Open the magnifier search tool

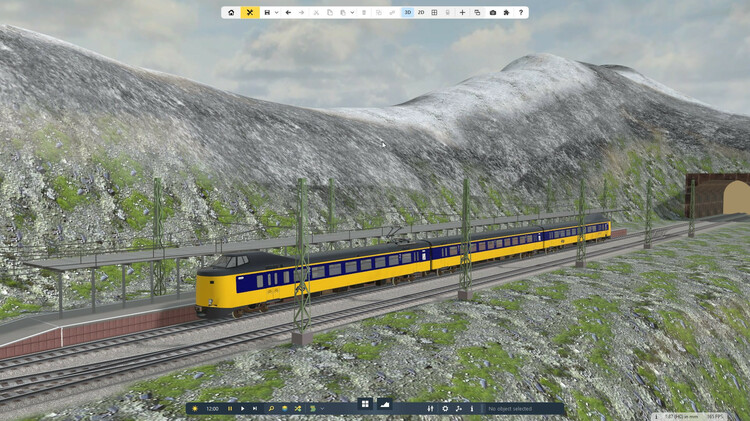coord(271,409)
